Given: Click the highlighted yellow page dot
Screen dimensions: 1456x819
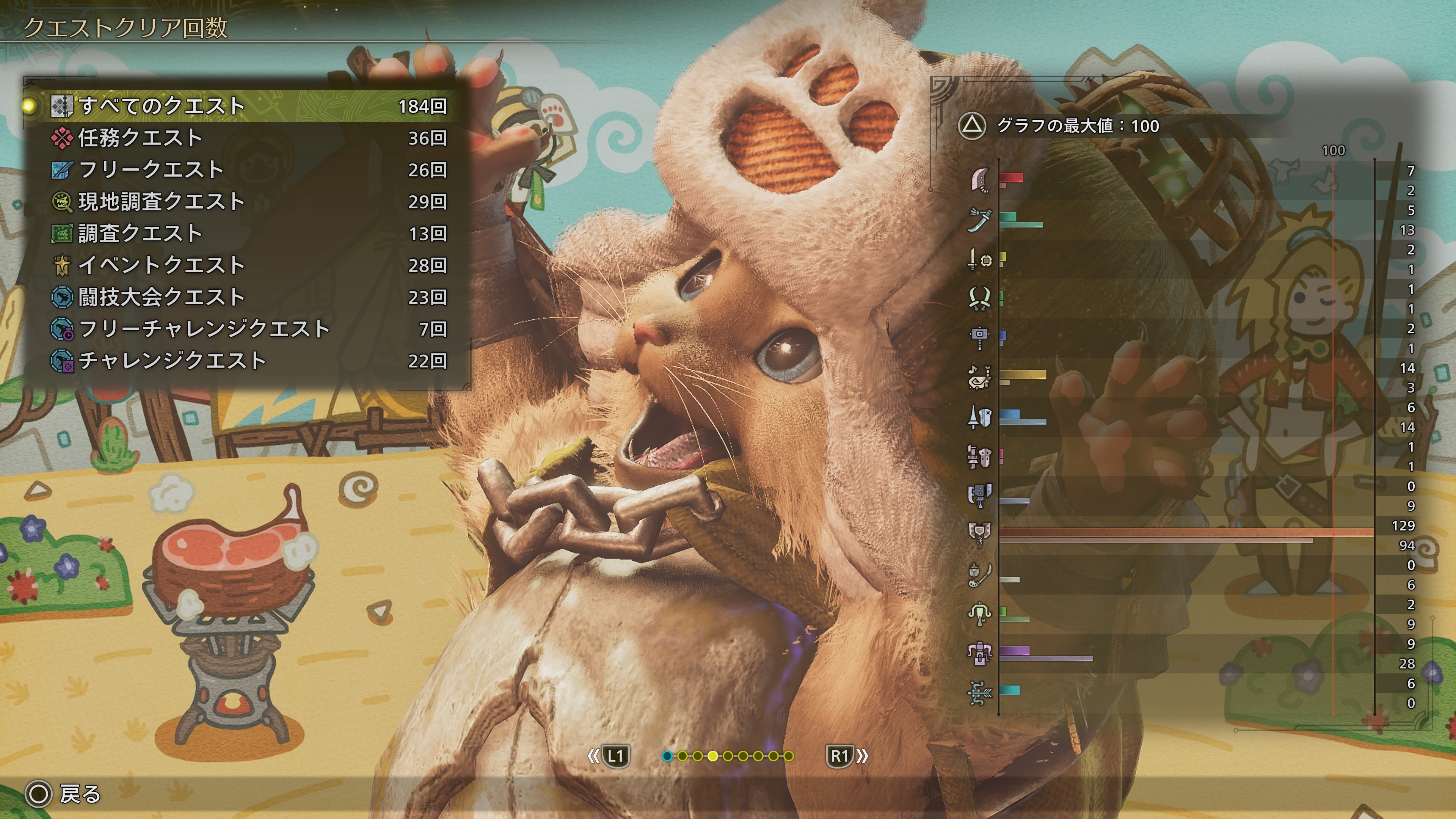Looking at the screenshot, I should tap(713, 756).
